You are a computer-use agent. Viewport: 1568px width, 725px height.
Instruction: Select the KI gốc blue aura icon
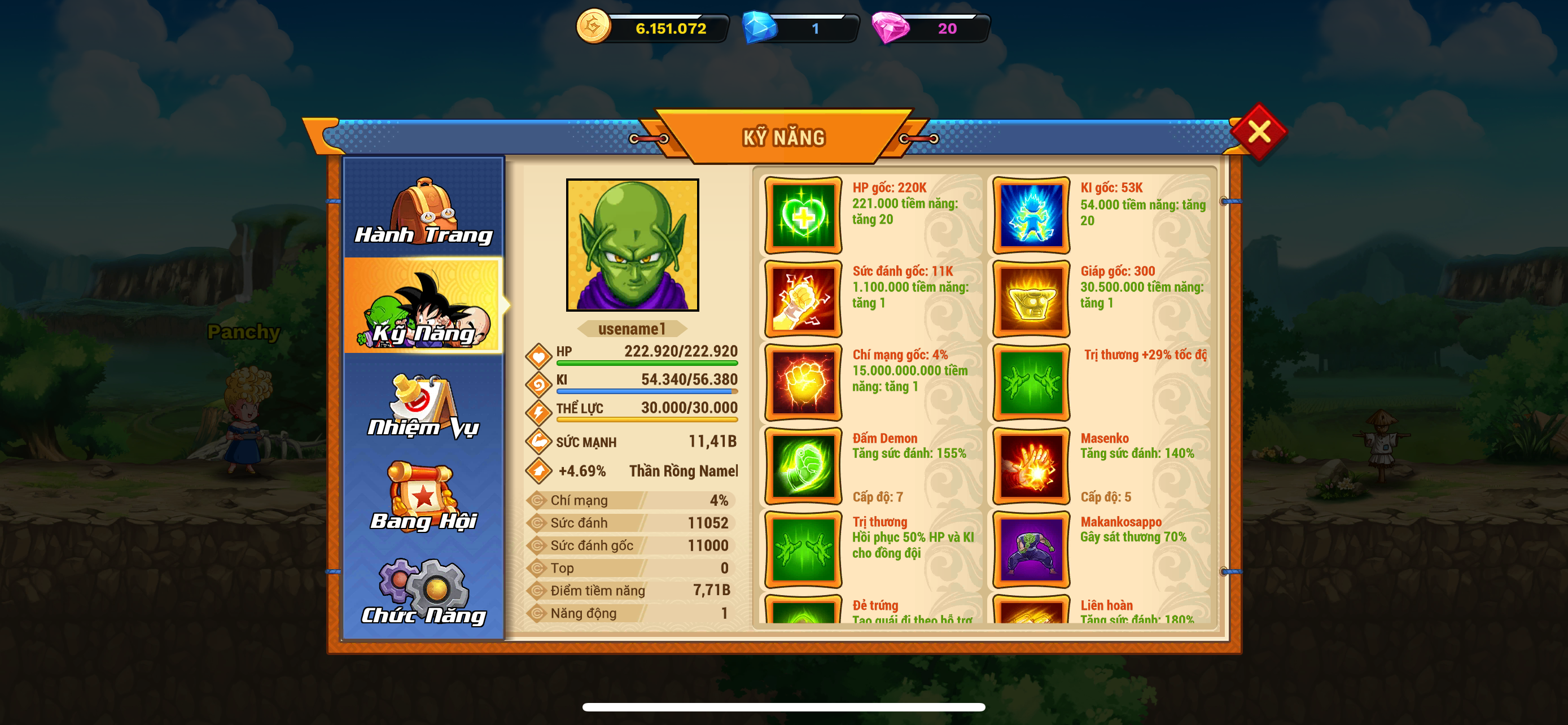tap(1031, 216)
